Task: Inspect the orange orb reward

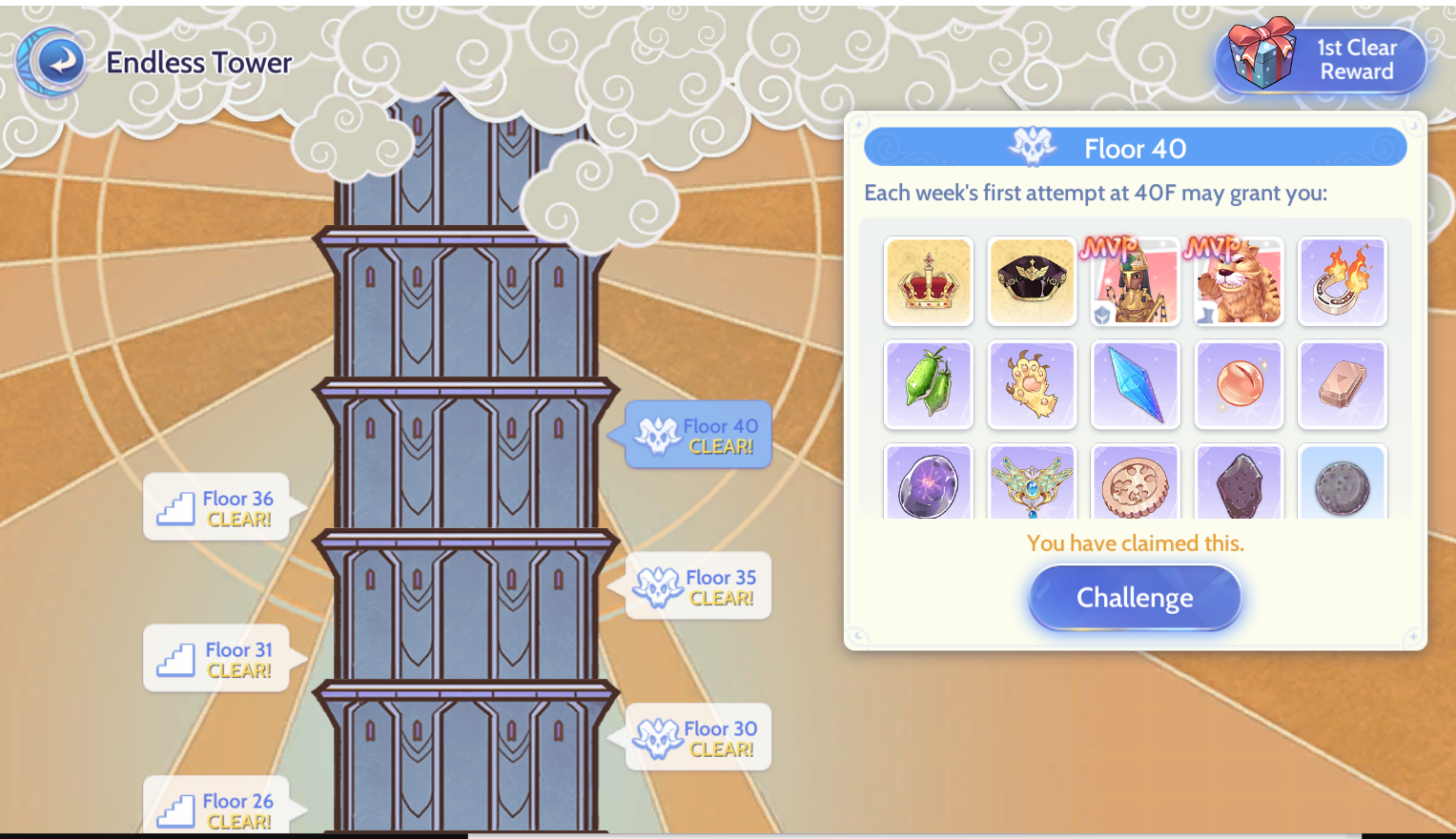Action: 1239,384
